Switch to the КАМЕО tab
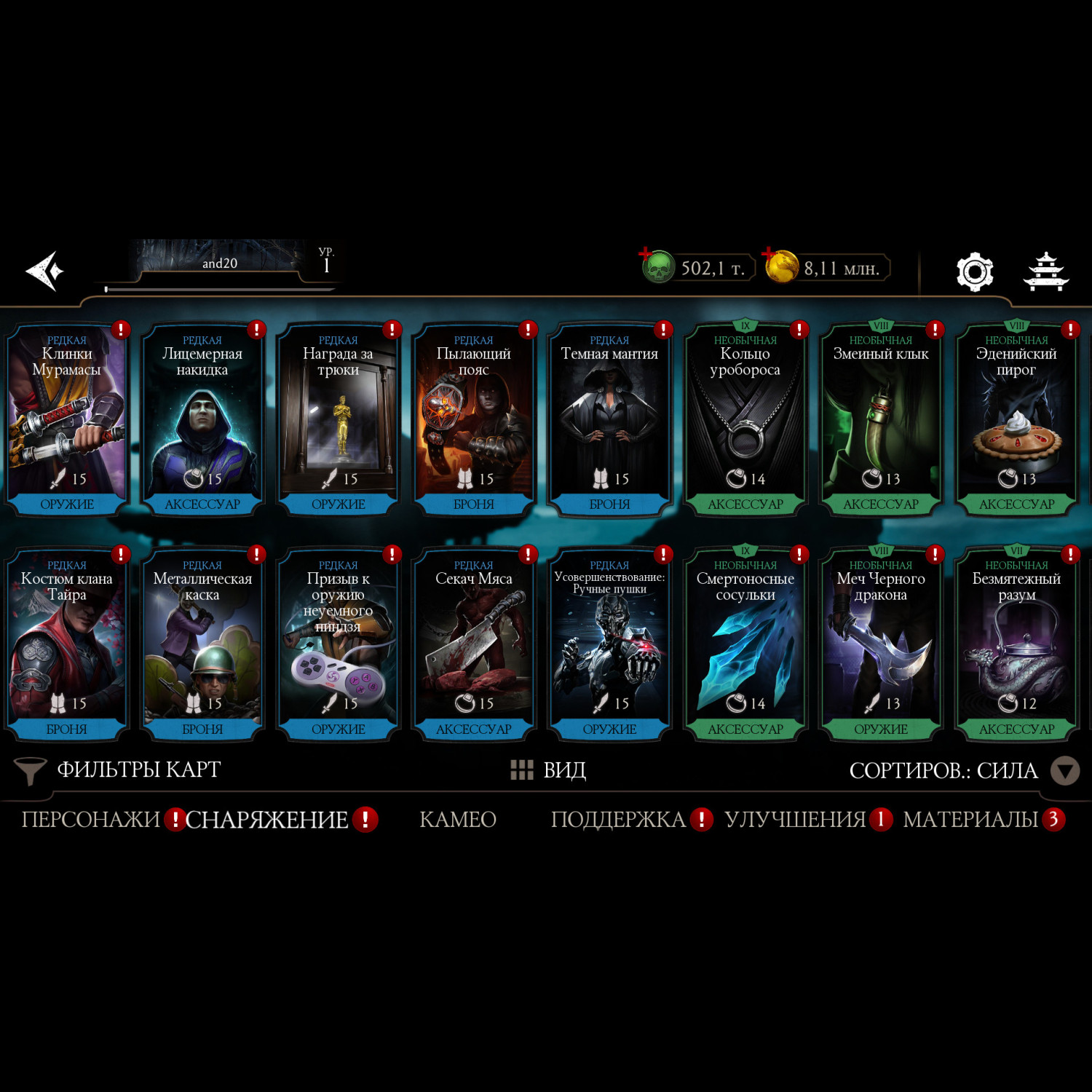This screenshot has width=1092, height=1092. 458,820
